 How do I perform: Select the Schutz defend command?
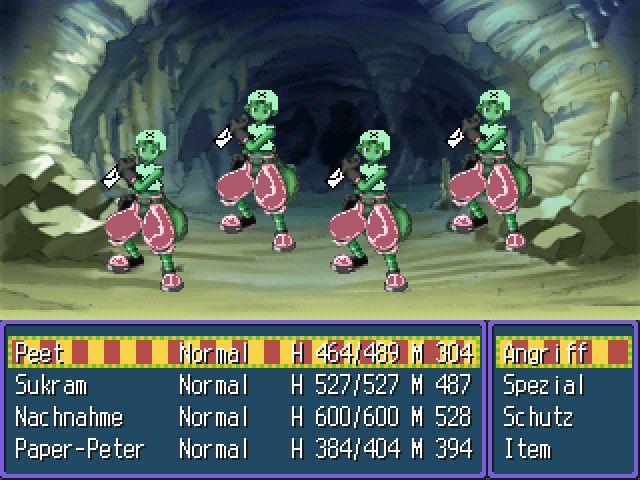click(x=539, y=417)
